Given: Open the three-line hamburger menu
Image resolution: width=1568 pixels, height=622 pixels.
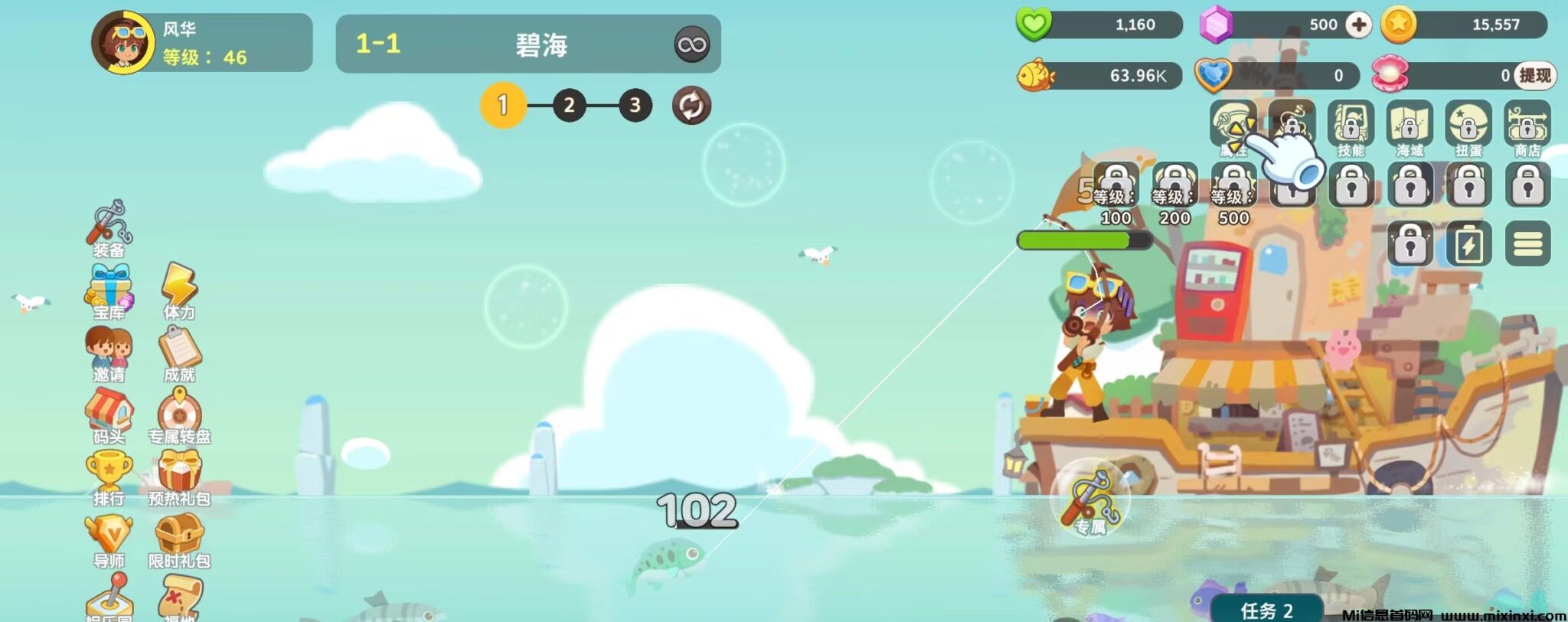Looking at the screenshot, I should coord(1527,244).
